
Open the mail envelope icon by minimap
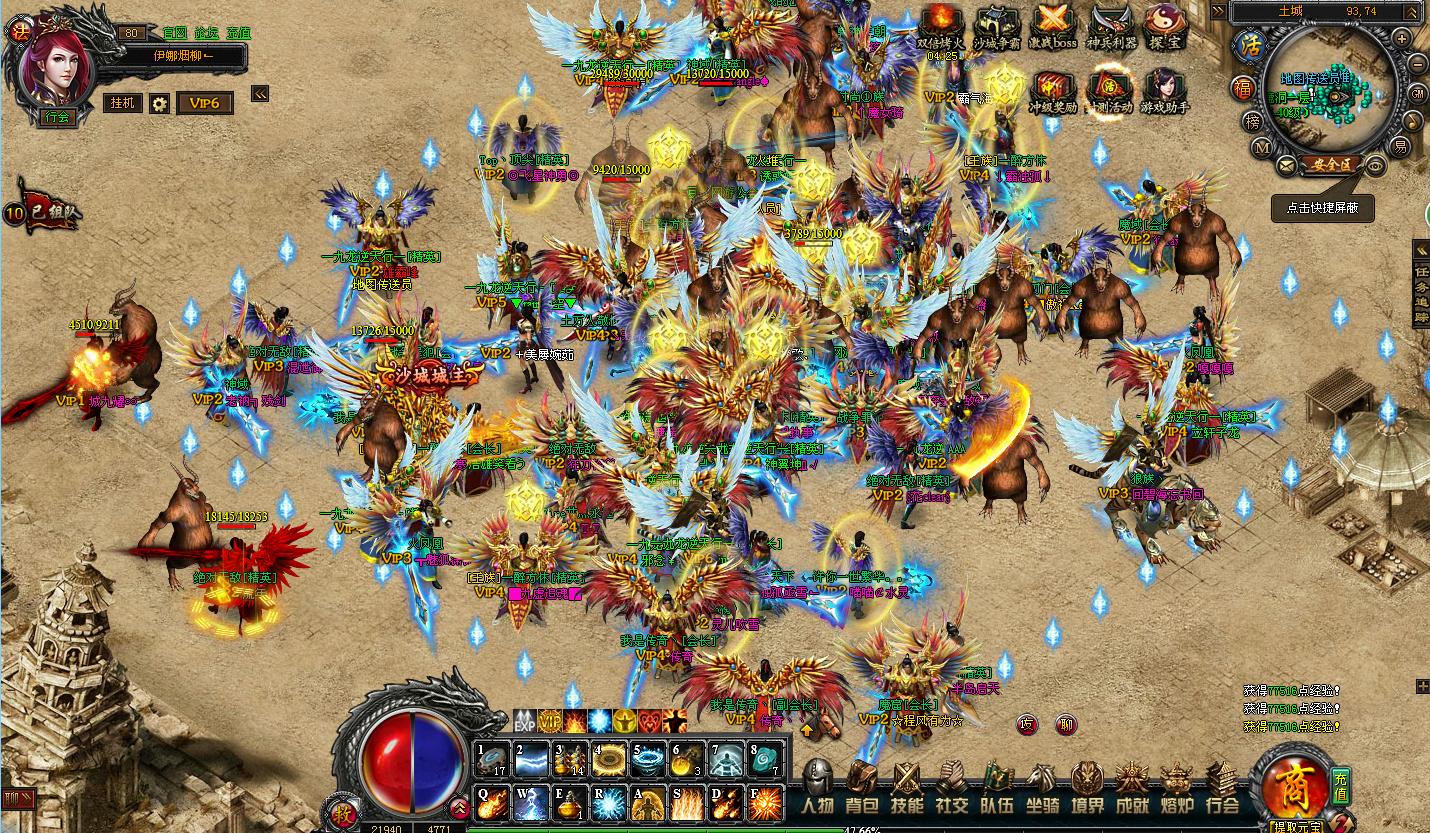pyautogui.click(x=1287, y=164)
